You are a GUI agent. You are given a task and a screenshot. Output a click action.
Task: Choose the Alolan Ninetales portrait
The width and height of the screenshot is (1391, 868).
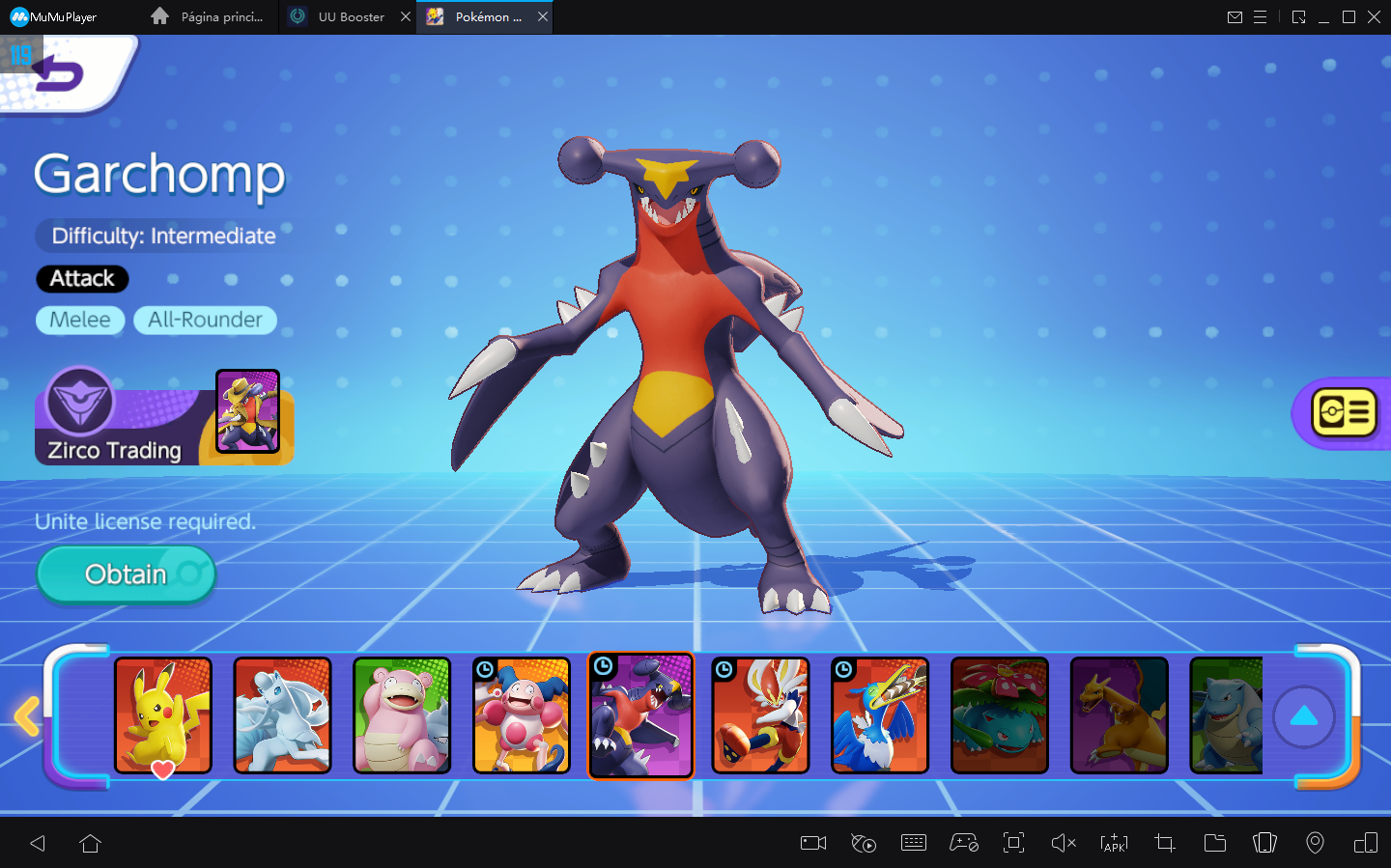pyautogui.click(x=282, y=715)
